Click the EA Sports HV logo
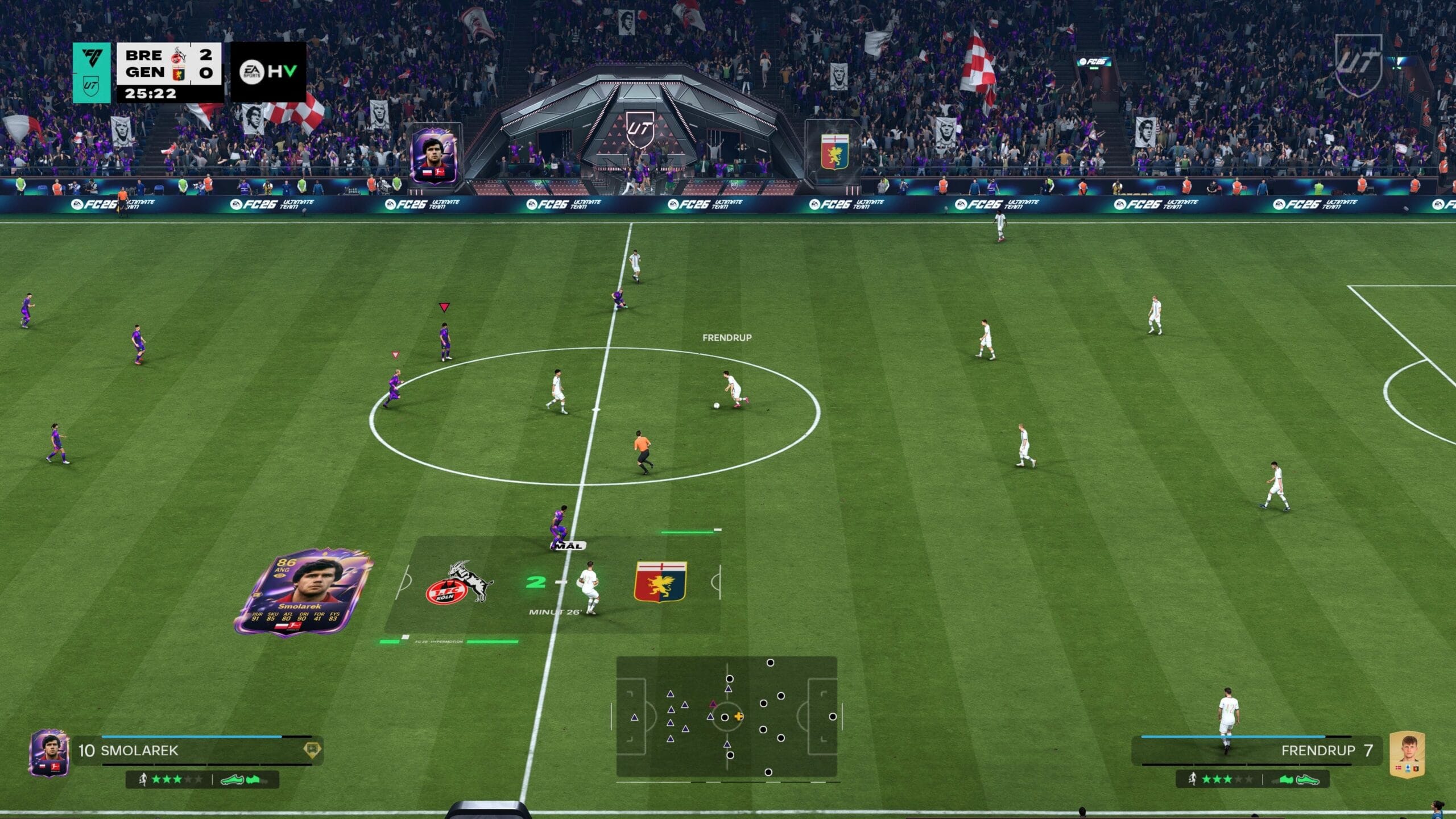 tap(268, 72)
